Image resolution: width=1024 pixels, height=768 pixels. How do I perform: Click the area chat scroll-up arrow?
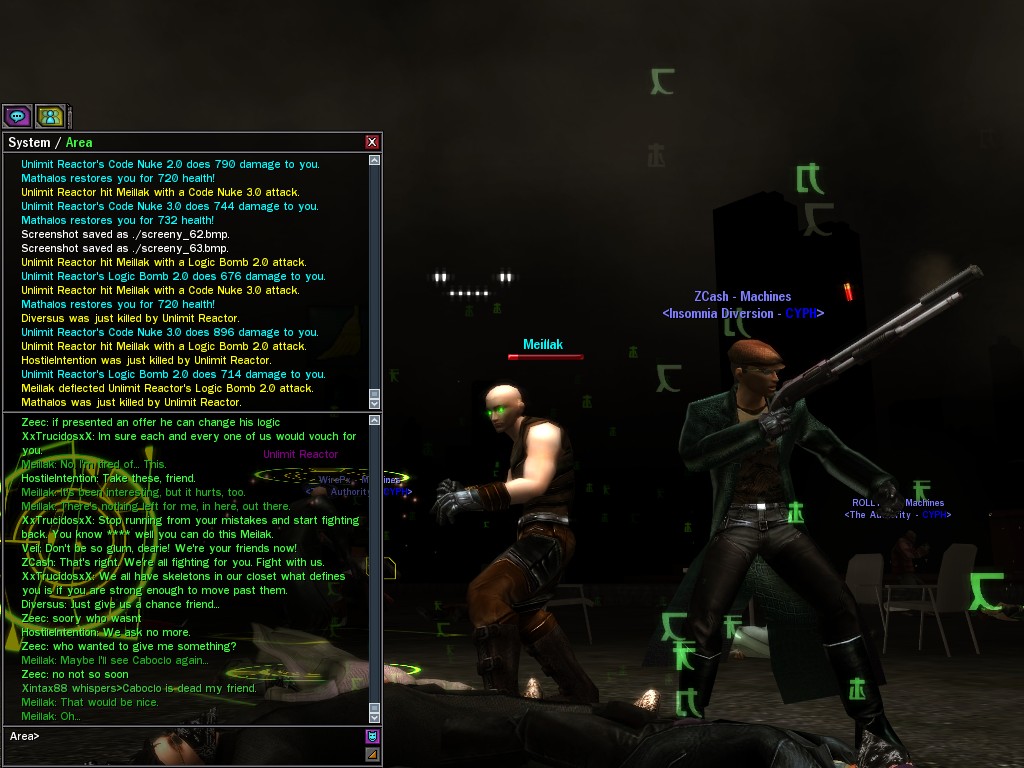(x=375, y=422)
